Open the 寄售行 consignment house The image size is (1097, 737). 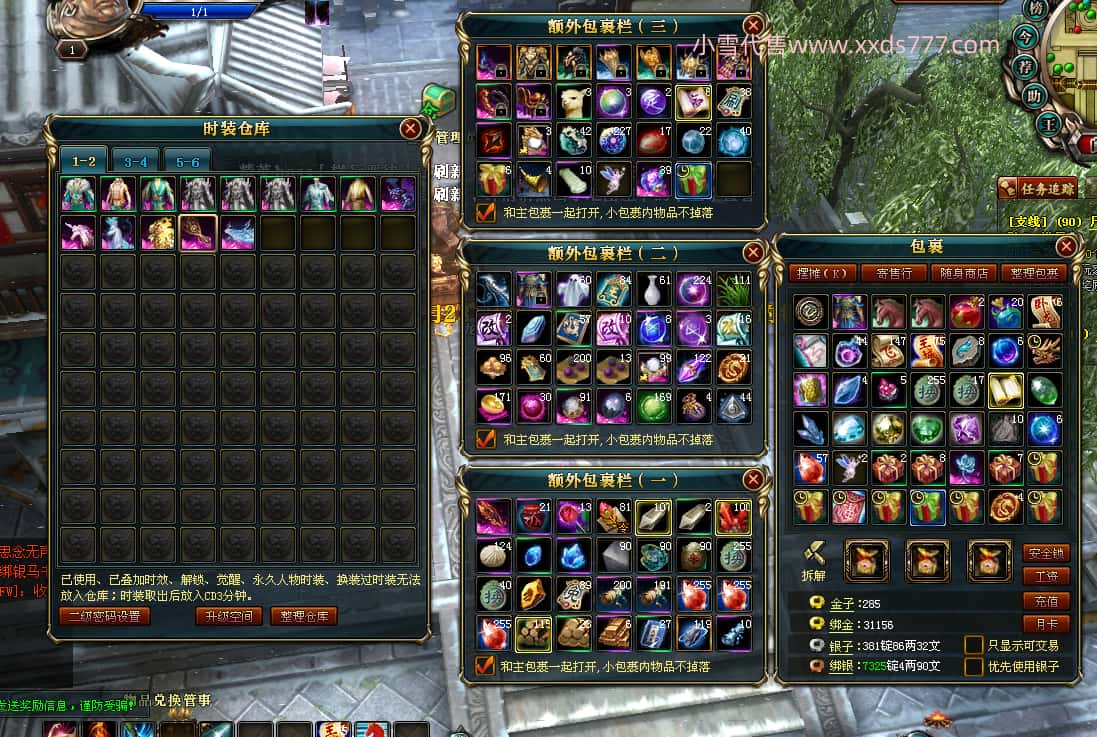tap(893, 273)
